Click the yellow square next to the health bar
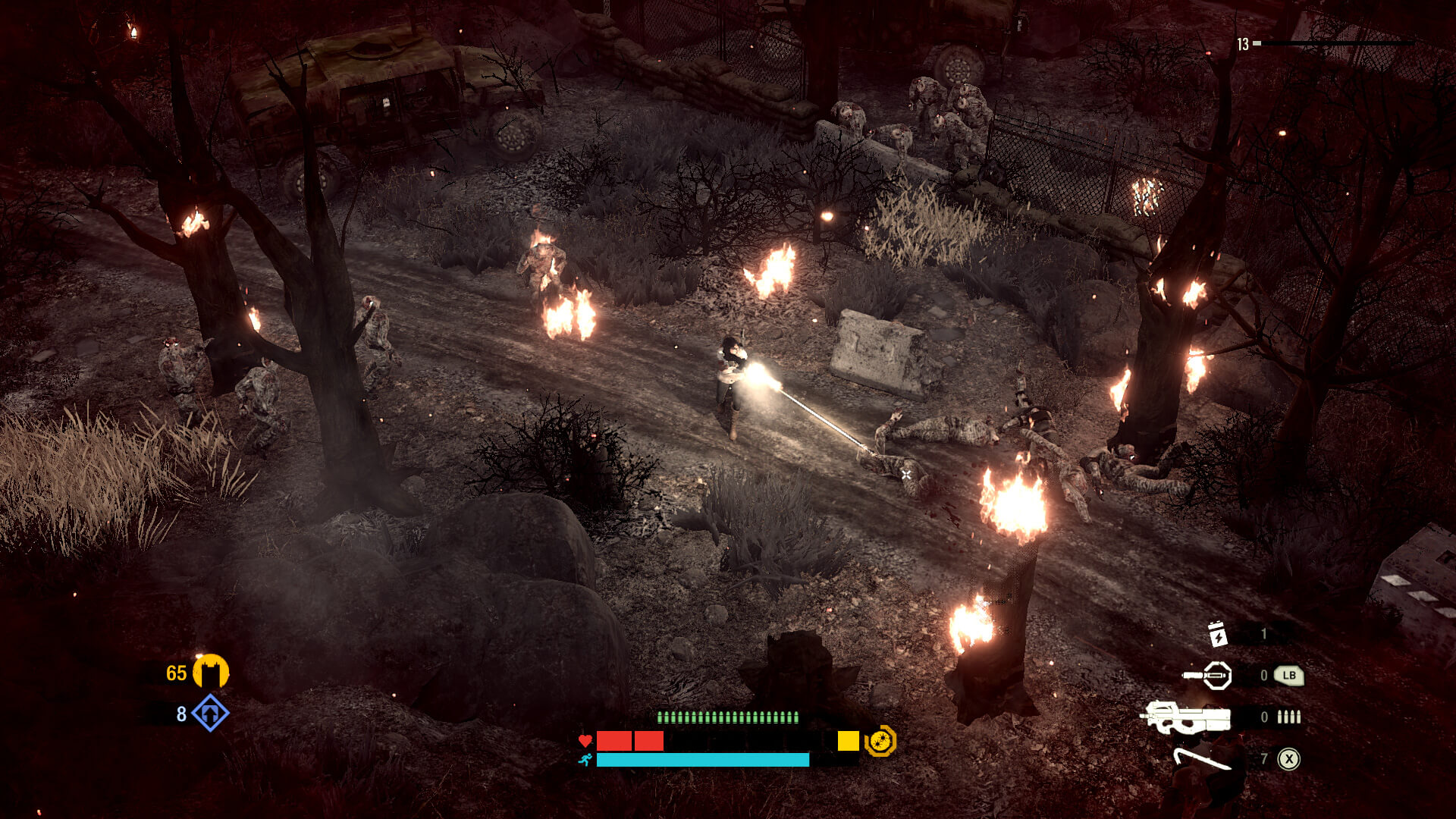This screenshot has width=1456, height=819. 847,741
